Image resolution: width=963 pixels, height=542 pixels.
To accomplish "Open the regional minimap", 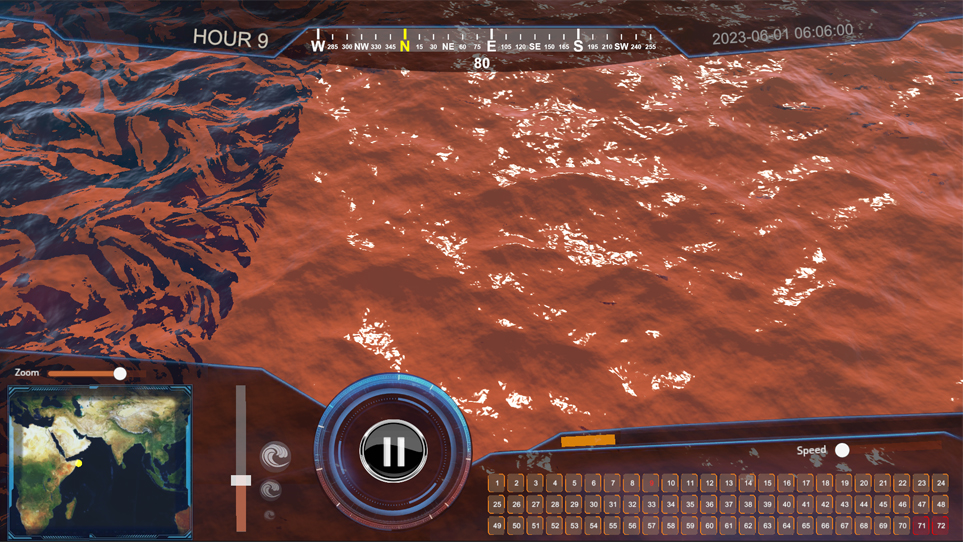I will (x=99, y=460).
